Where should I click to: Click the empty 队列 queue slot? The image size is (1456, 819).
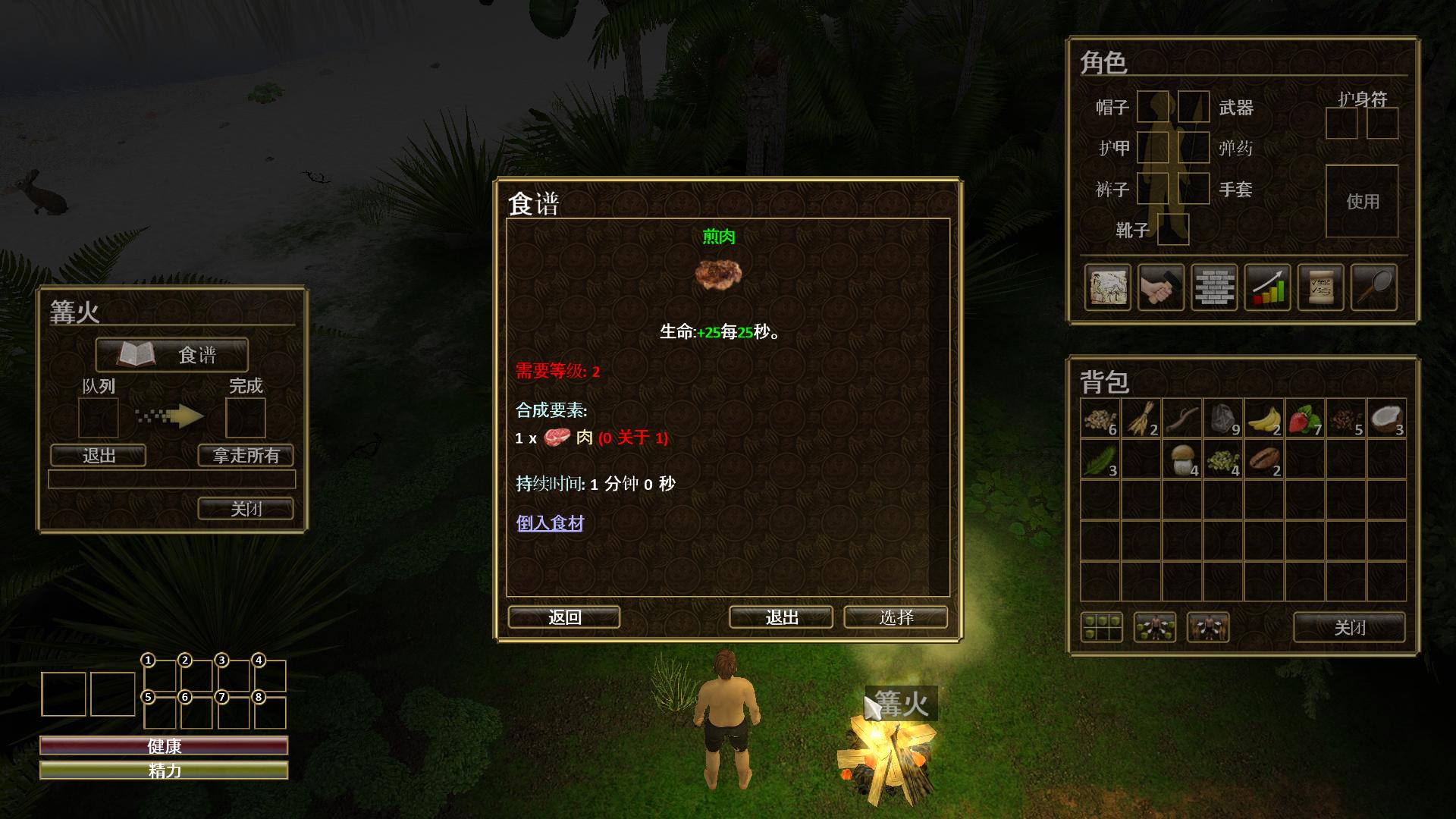pos(99,416)
